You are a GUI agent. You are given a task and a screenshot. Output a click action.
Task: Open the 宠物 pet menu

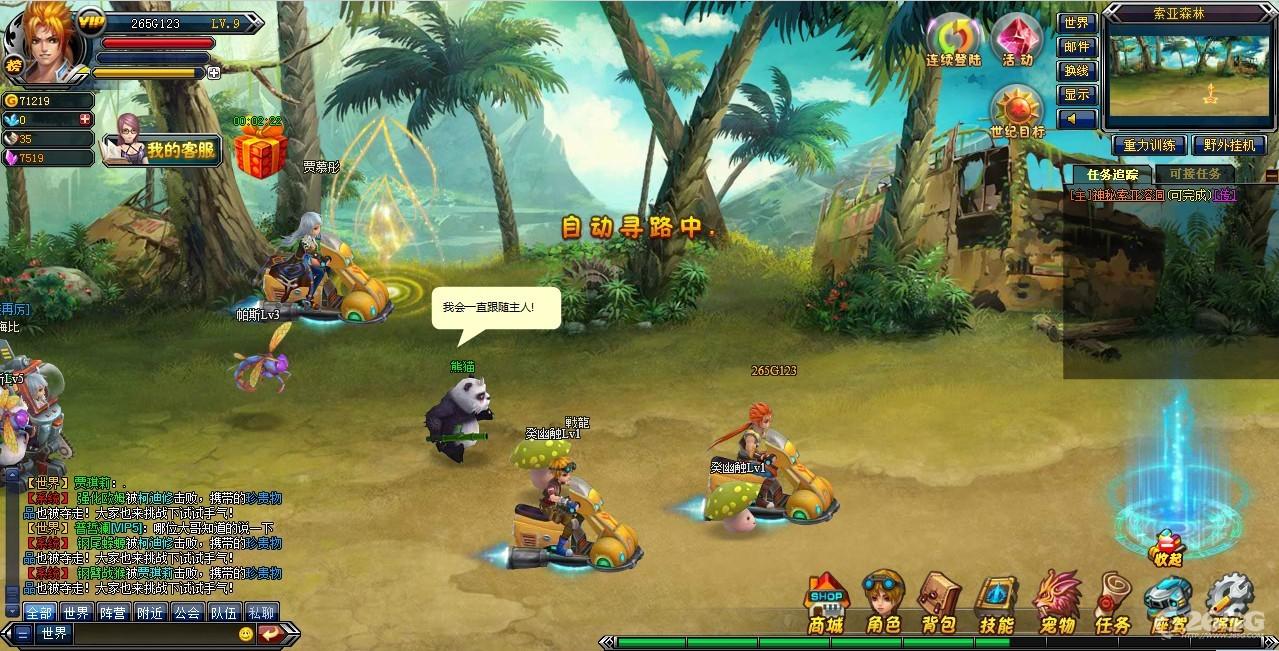[1056, 603]
